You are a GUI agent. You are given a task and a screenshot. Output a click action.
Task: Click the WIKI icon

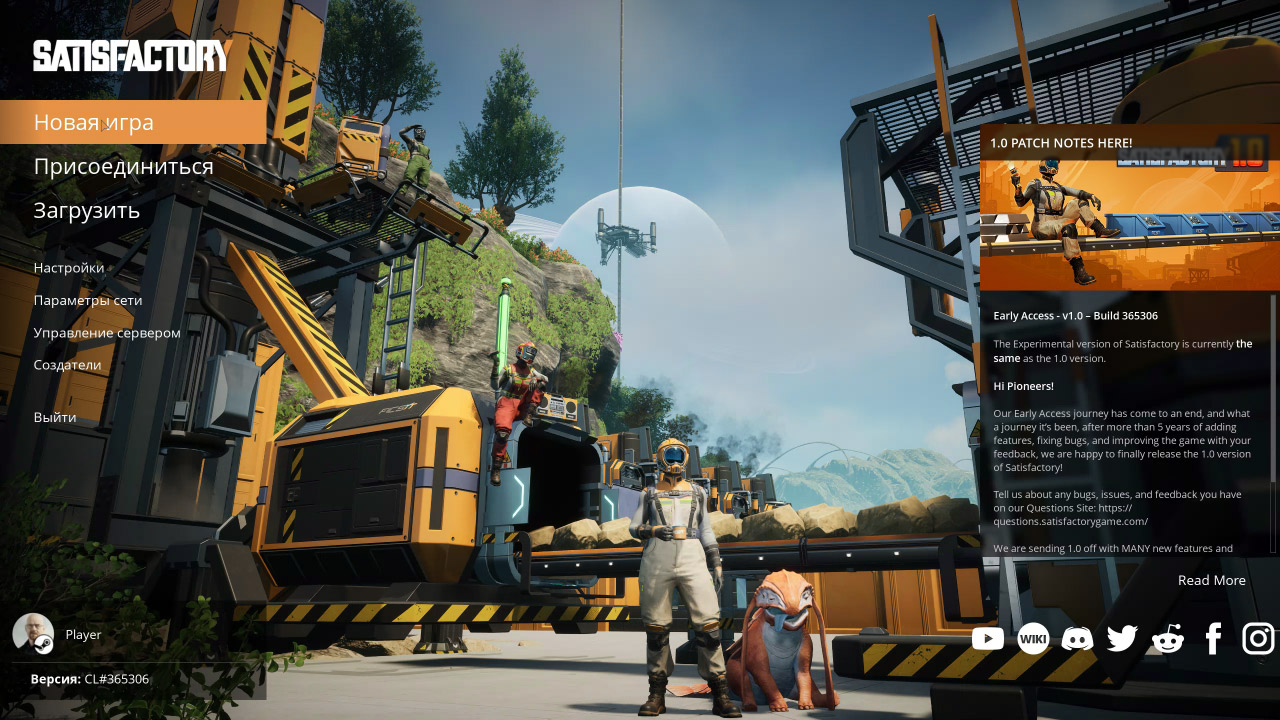tap(1033, 638)
